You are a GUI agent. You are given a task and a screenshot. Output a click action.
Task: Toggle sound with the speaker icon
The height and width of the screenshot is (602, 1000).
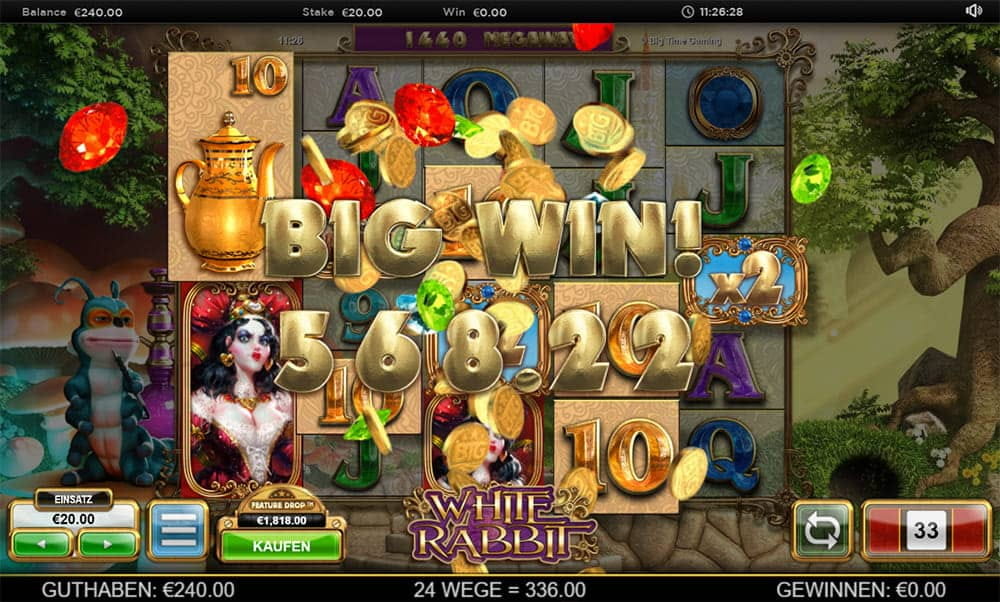(x=974, y=11)
